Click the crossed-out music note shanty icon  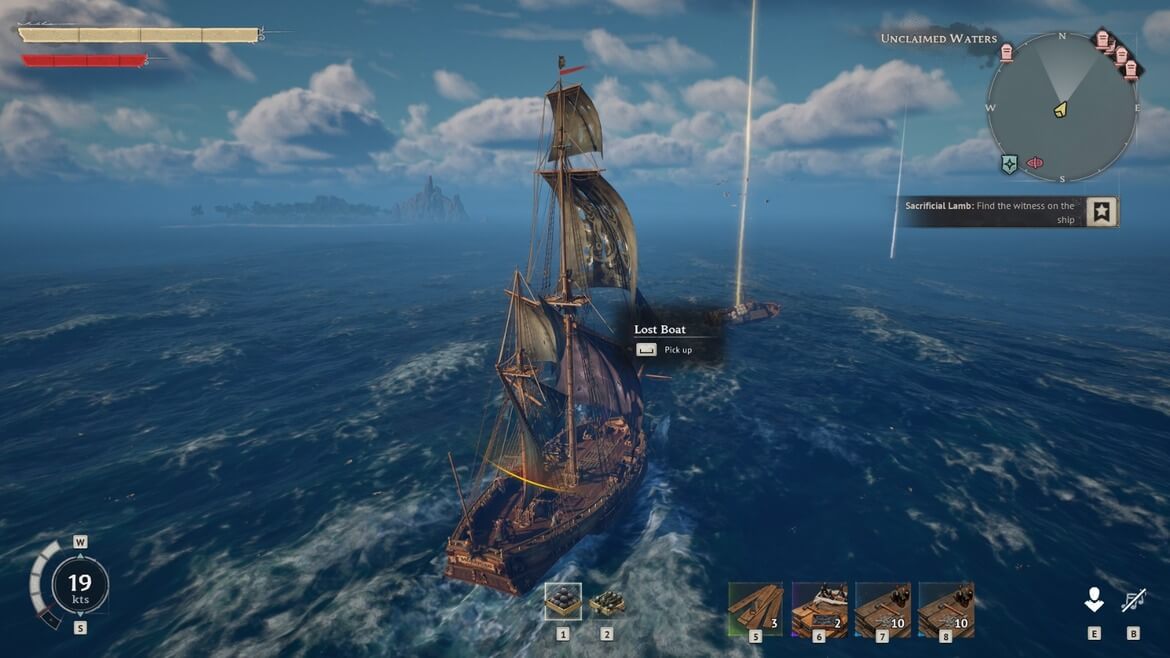pos(1133,600)
